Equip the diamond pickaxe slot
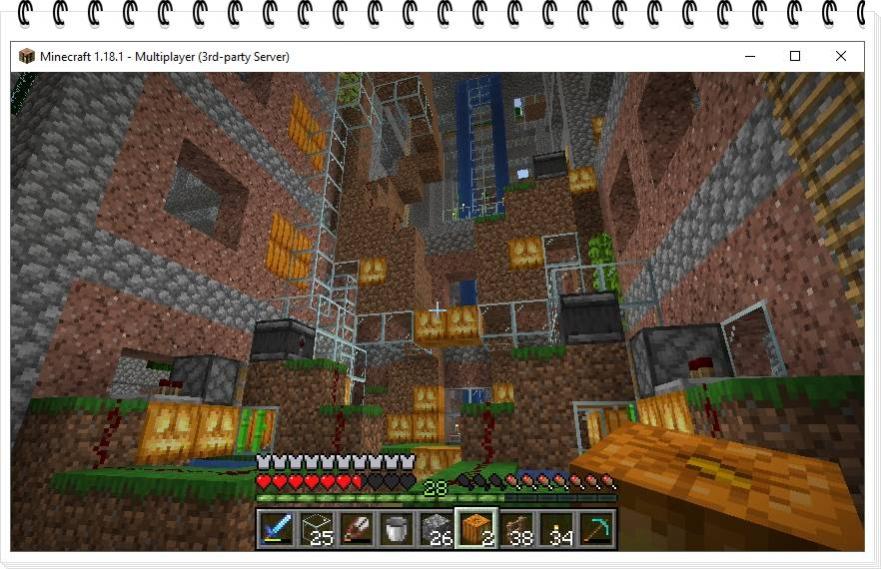 (x=595, y=528)
